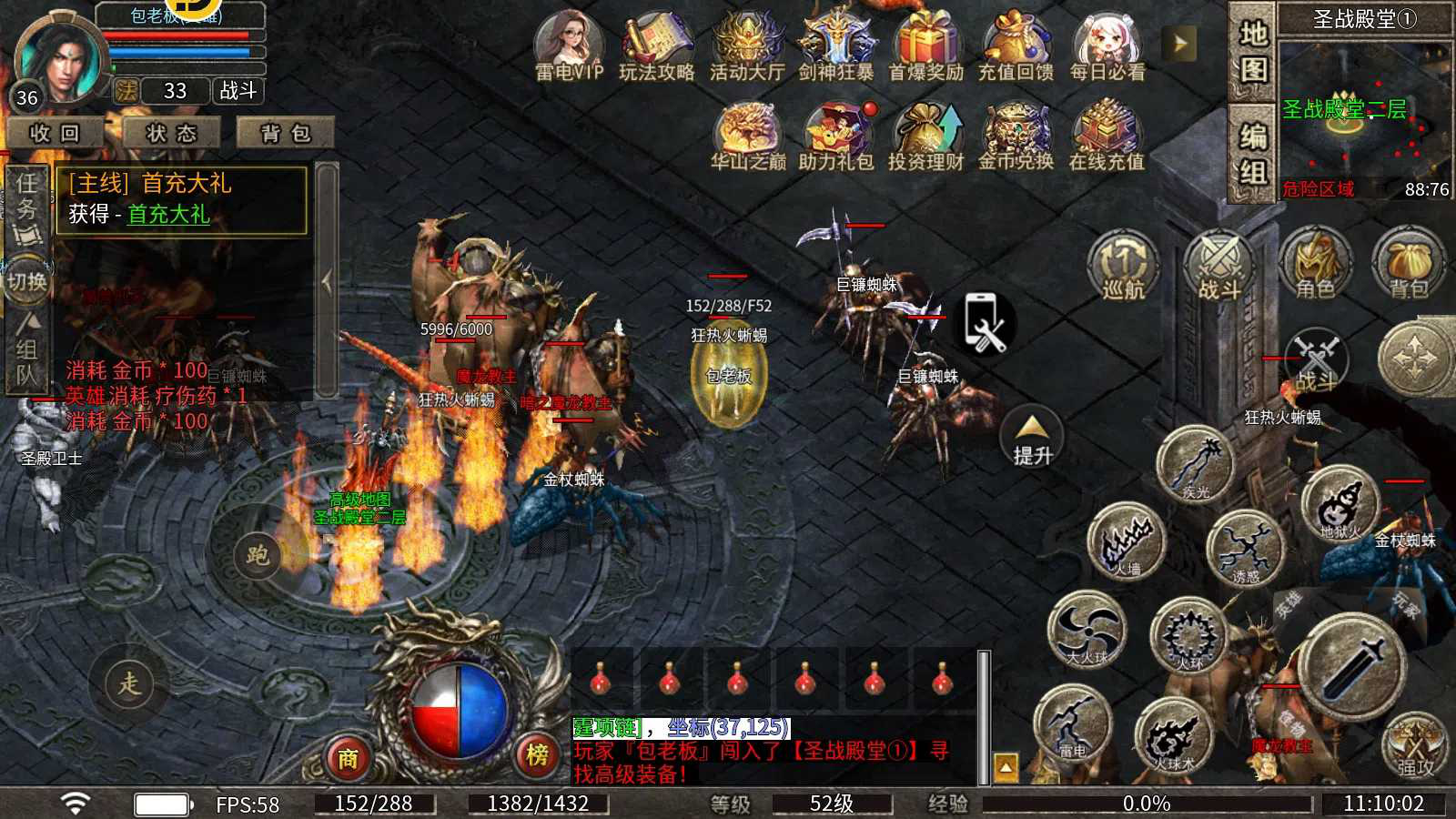Open the 华山之巅 dragon event
This screenshot has width=1456, height=819.
click(747, 136)
